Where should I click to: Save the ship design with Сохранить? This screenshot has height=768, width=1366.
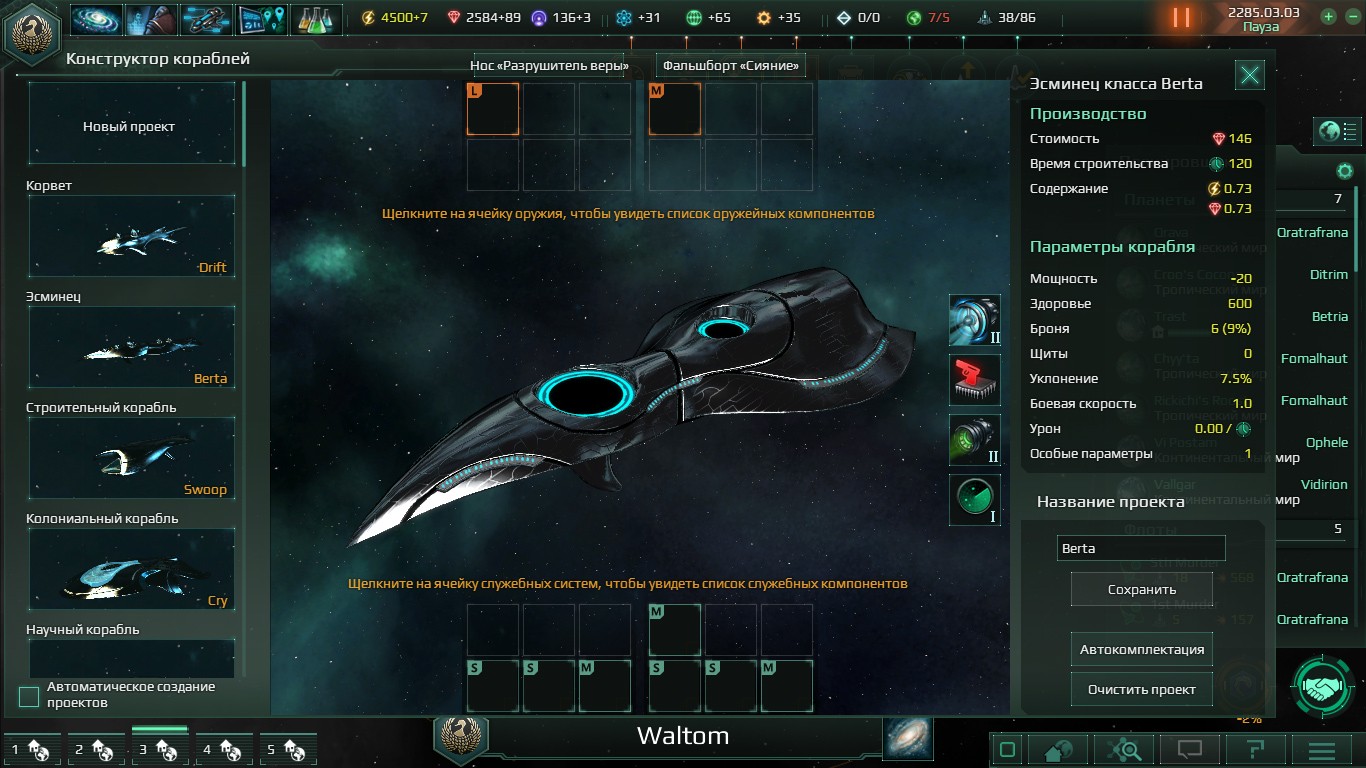pyautogui.click(x=1141, y=590)
